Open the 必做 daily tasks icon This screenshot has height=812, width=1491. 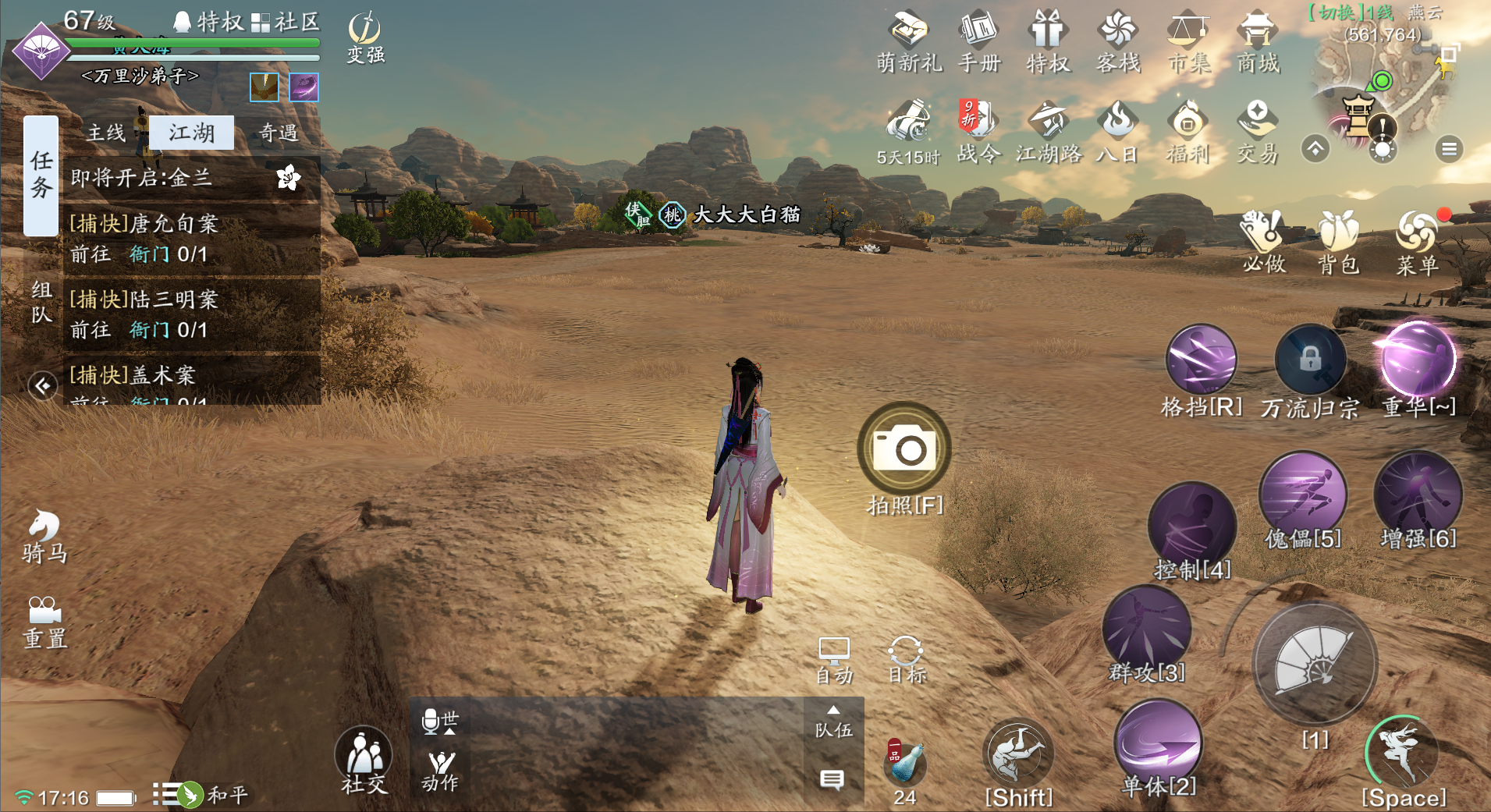click(x=1263, y=240)
